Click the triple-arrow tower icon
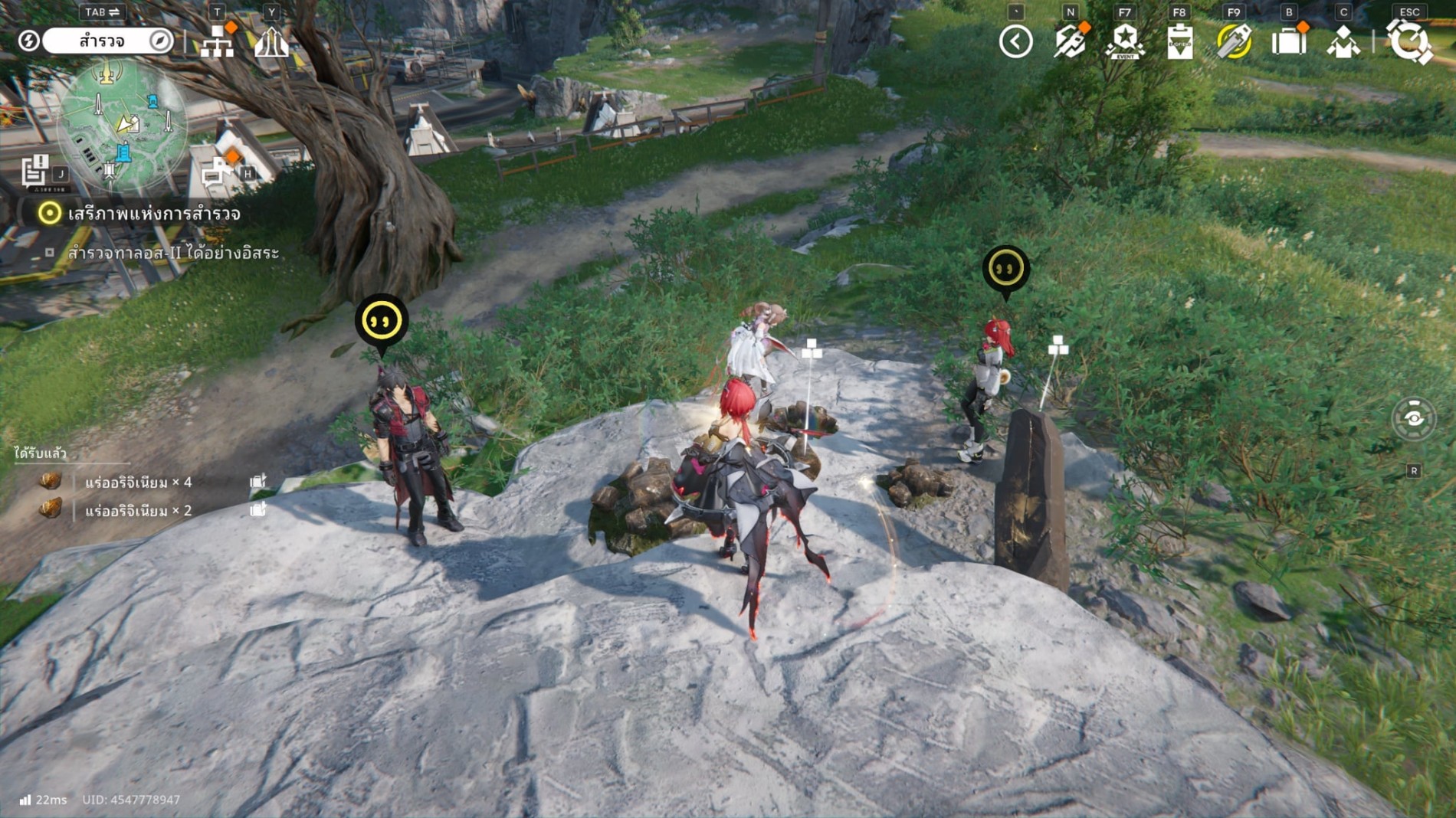The height and width of the screenshot is (818, 1456). (x=271, y=42)
